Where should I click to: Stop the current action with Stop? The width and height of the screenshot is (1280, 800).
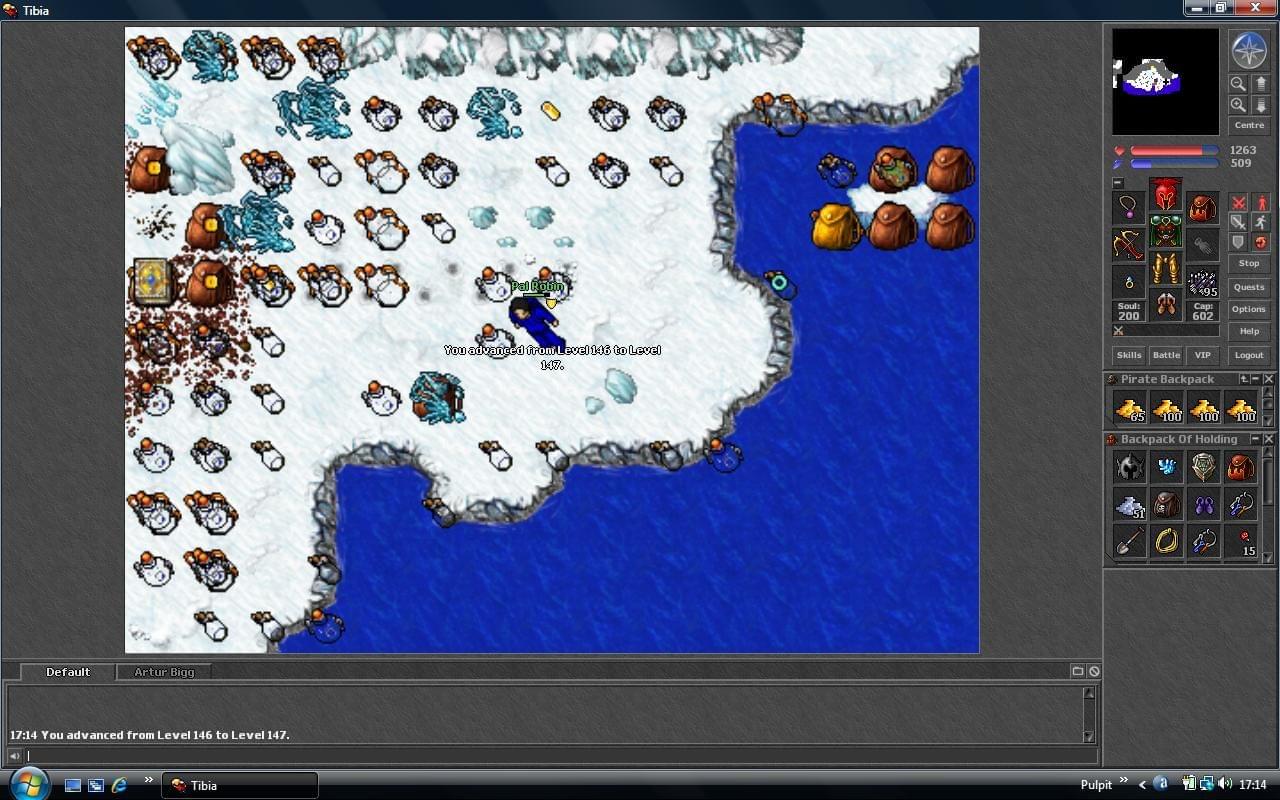[x=1249, y=263]
